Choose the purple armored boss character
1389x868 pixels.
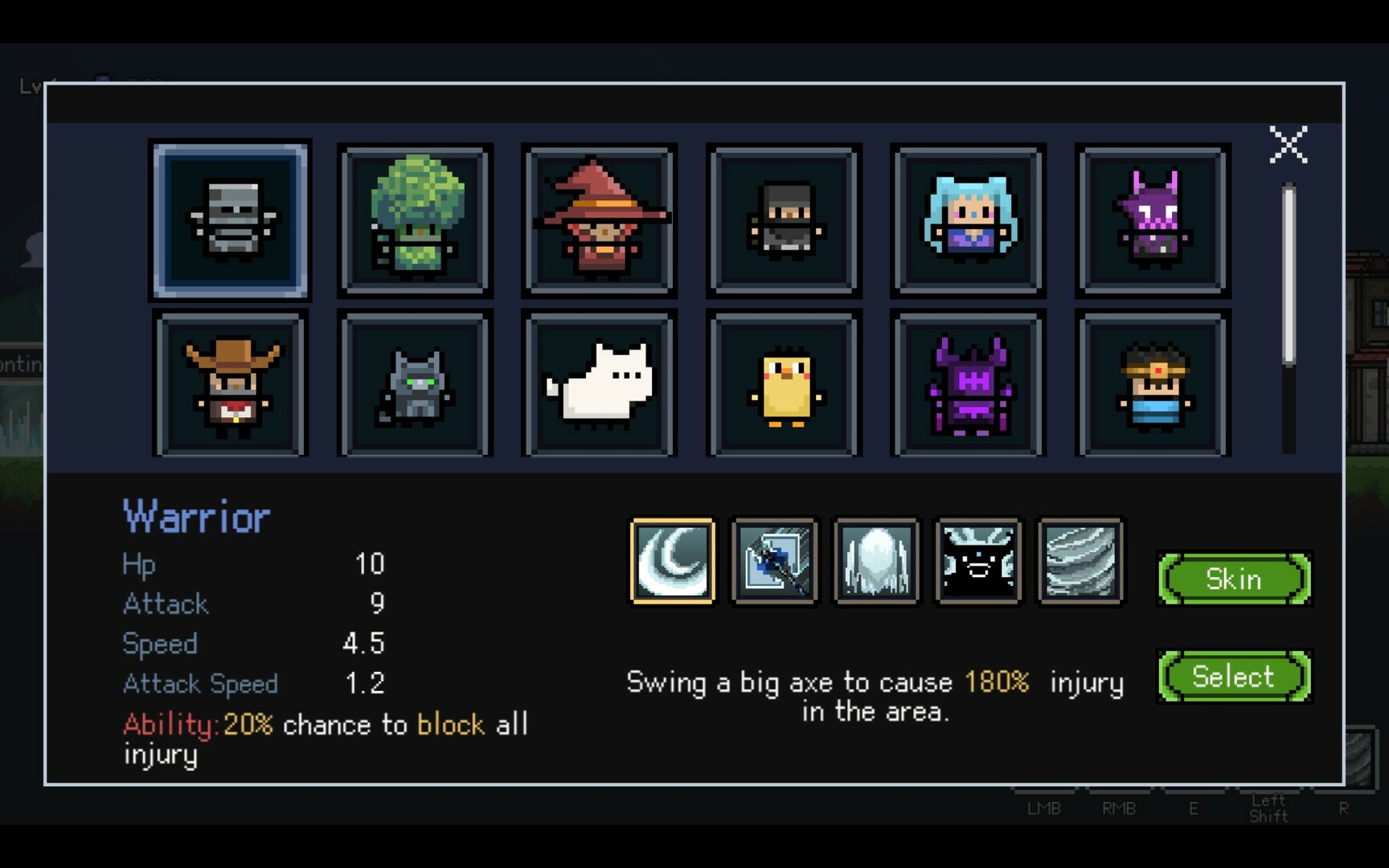tap(968, 386)
